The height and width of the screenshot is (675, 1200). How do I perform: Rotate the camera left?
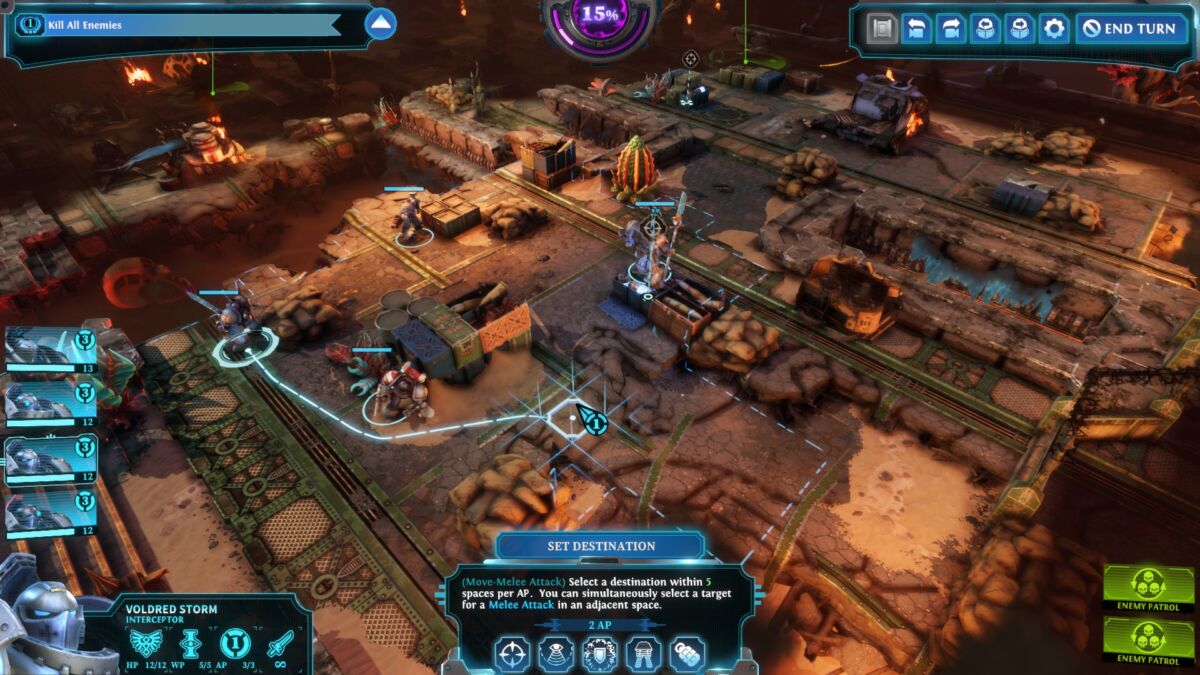coord(916,28)
